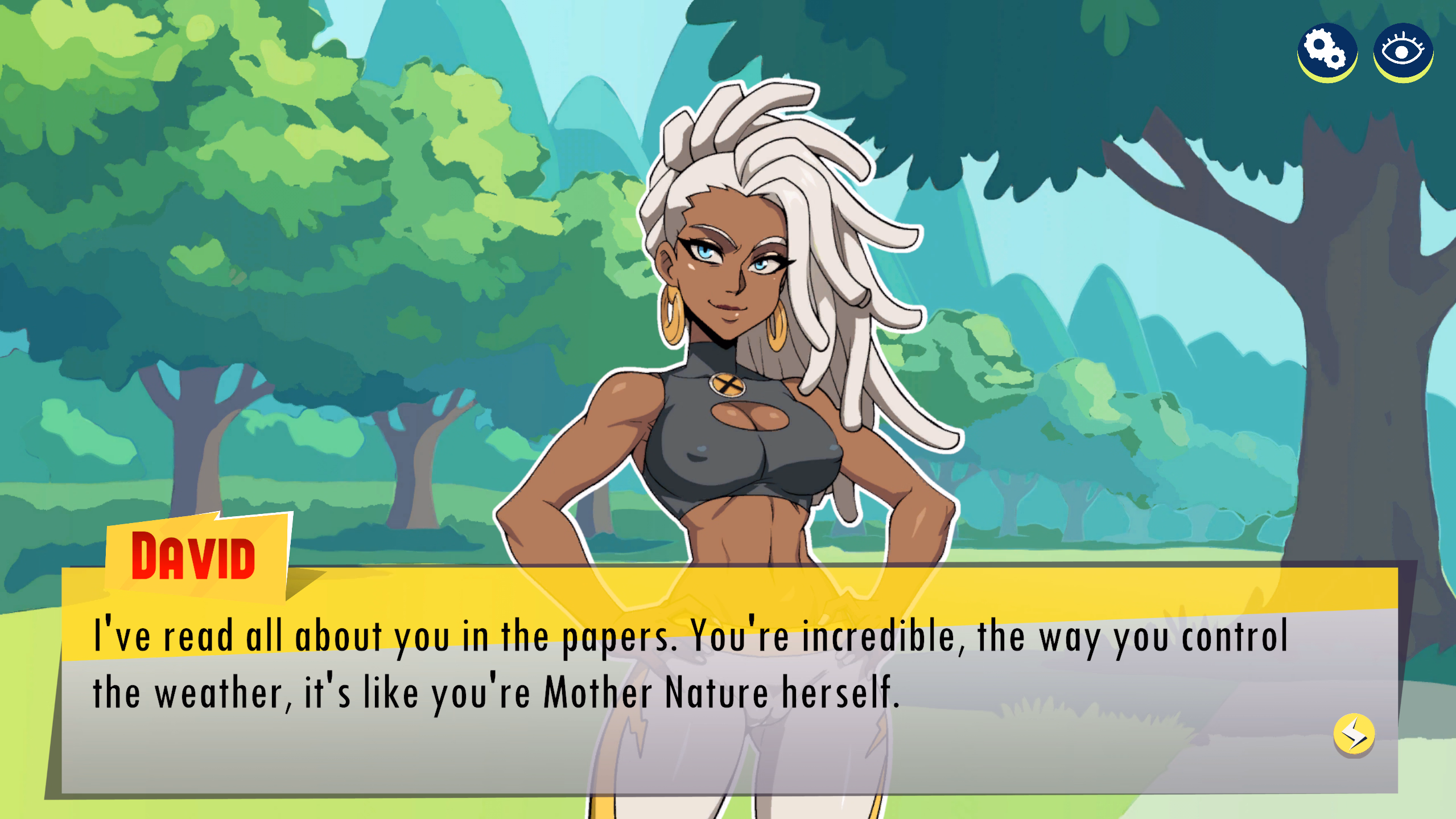Image resolution: width=1456 pixels, height=819 pixels.
Task: Toggle the eye icon to hide interface
Action: (x=1403, y=52)
